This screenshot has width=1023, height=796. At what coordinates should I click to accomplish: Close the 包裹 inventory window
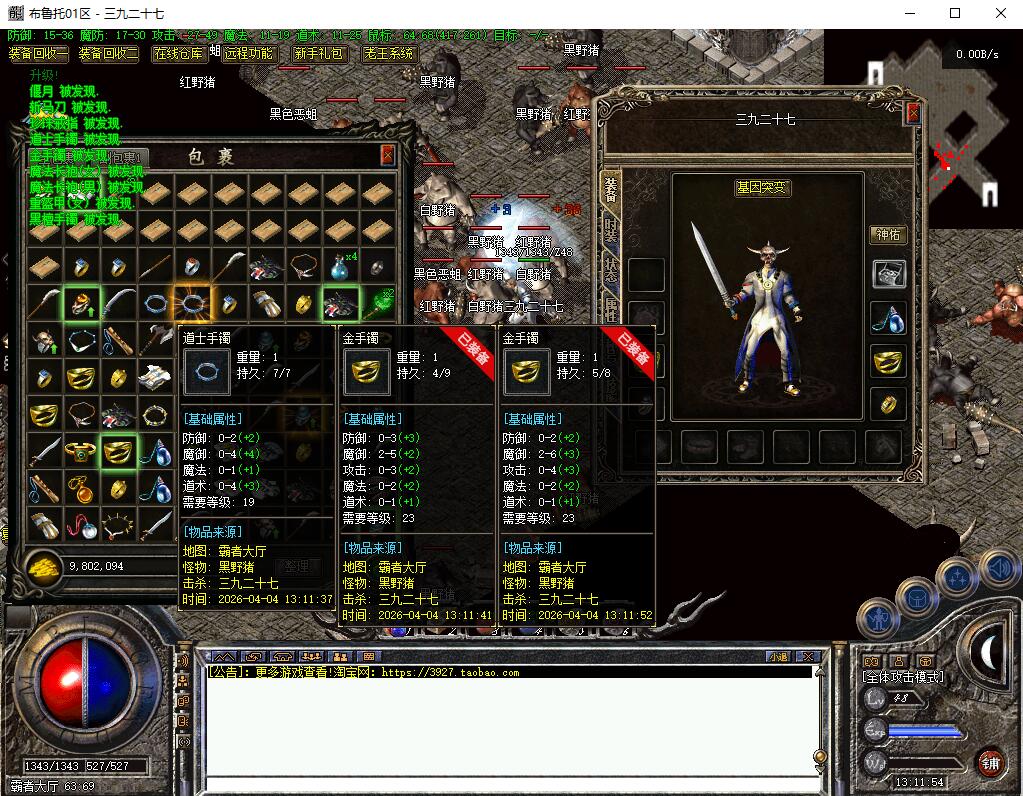click(387, 155)
